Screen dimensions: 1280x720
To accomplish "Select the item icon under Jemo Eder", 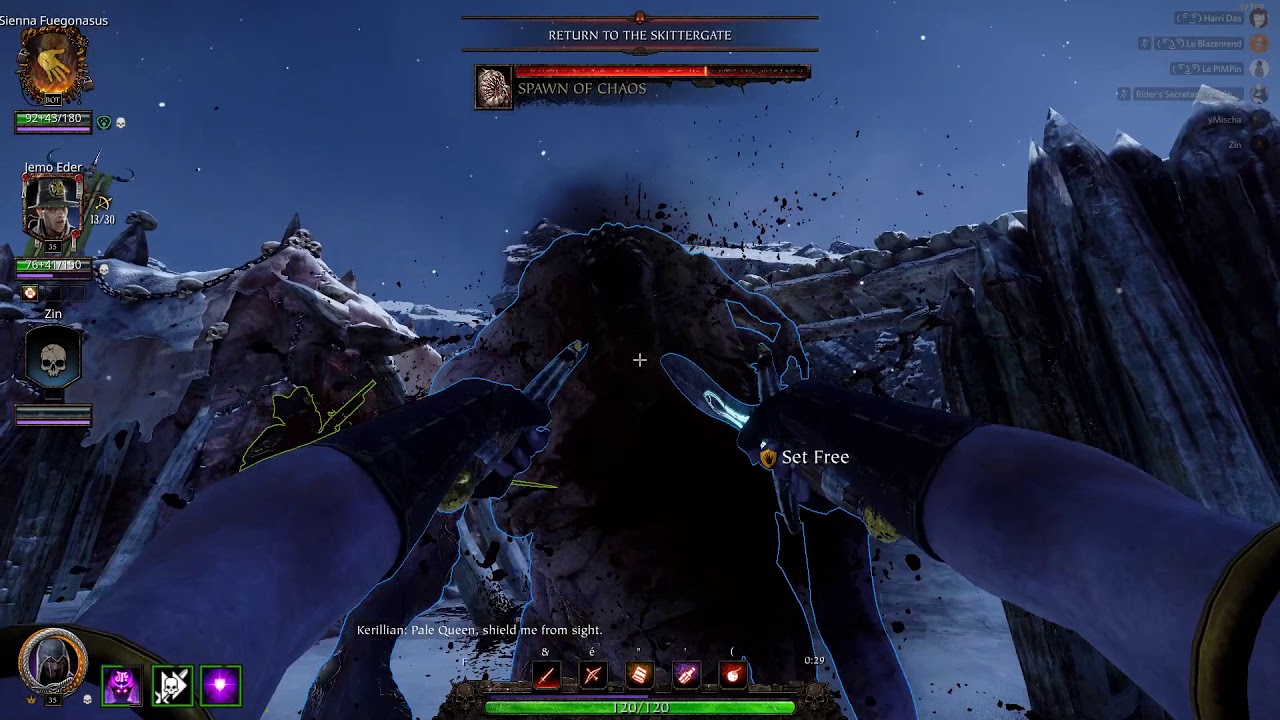I will click(x=30, y=293).
